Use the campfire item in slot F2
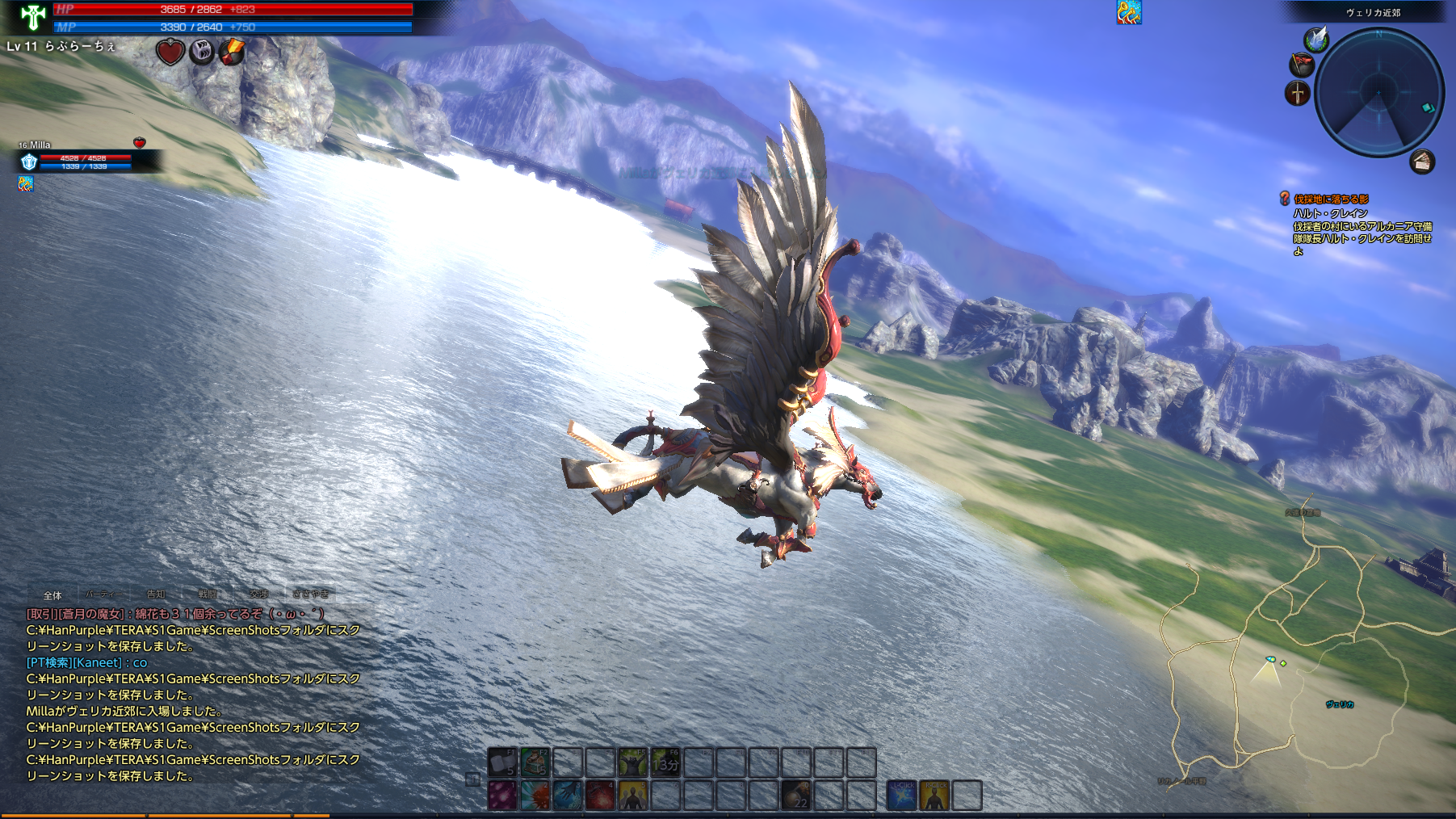This screenshot has width=1456, height=819. (x=535, y=762)
